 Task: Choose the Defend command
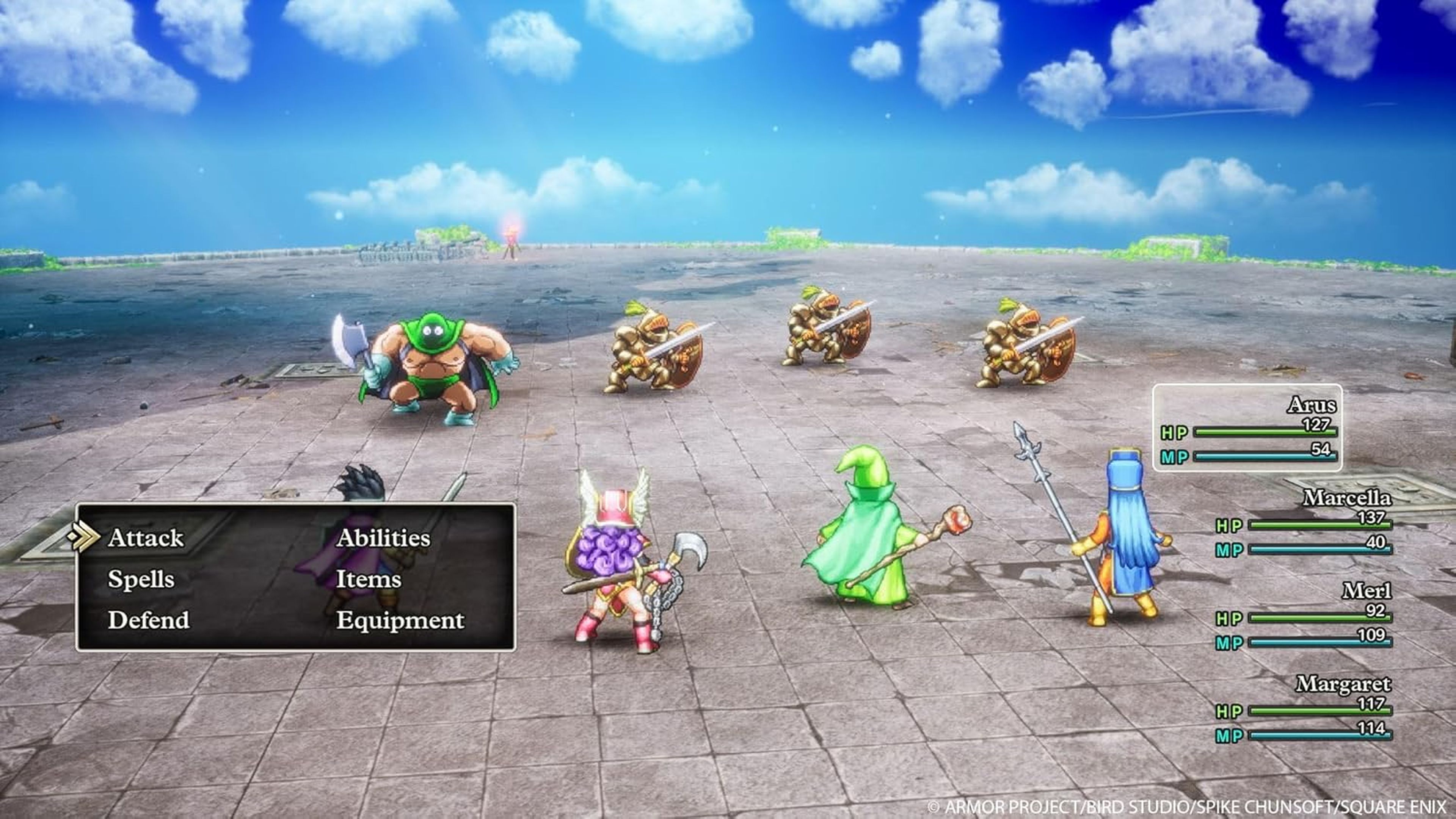149,621
